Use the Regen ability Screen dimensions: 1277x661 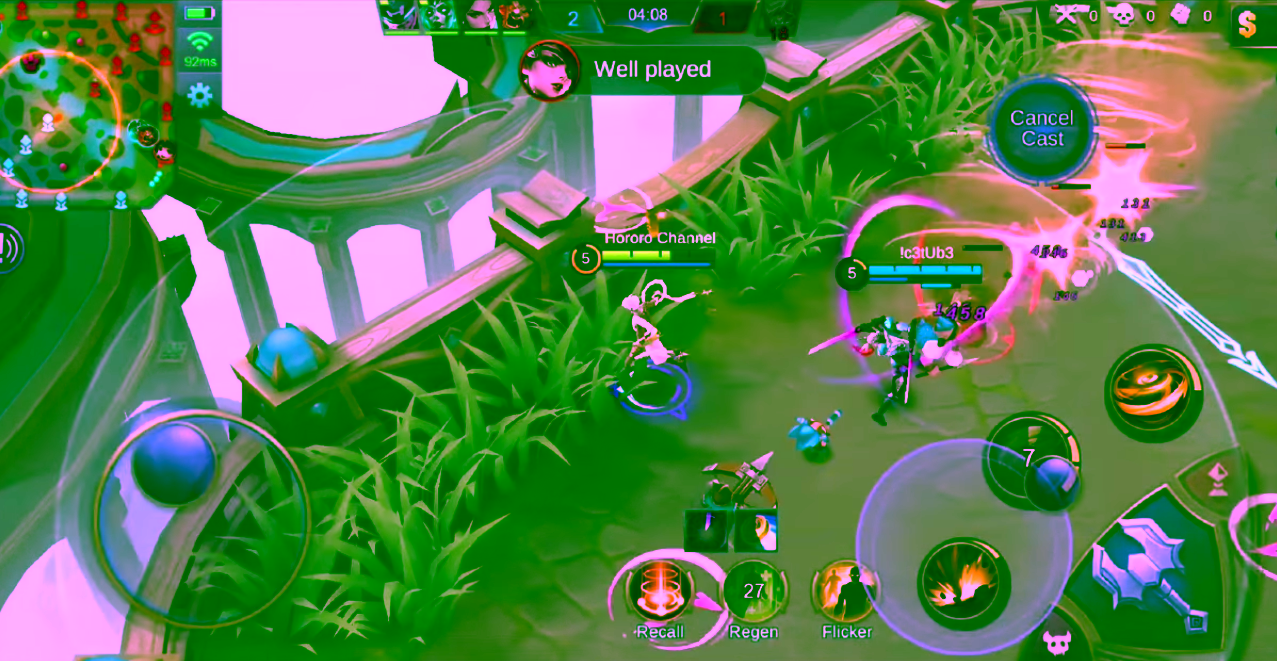coord(753,591)
